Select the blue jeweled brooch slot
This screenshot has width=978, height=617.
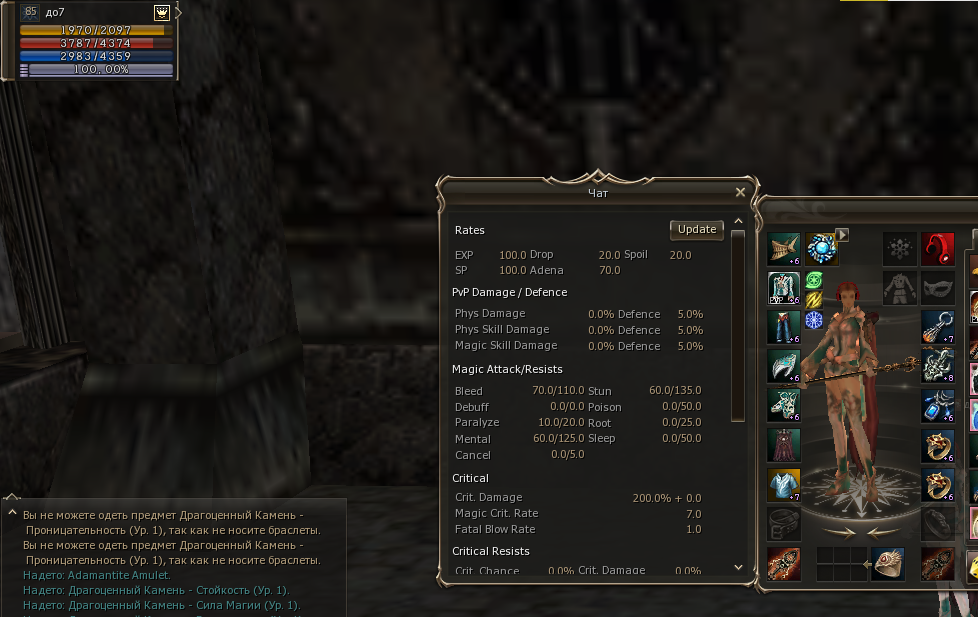(x=821, y=248)
